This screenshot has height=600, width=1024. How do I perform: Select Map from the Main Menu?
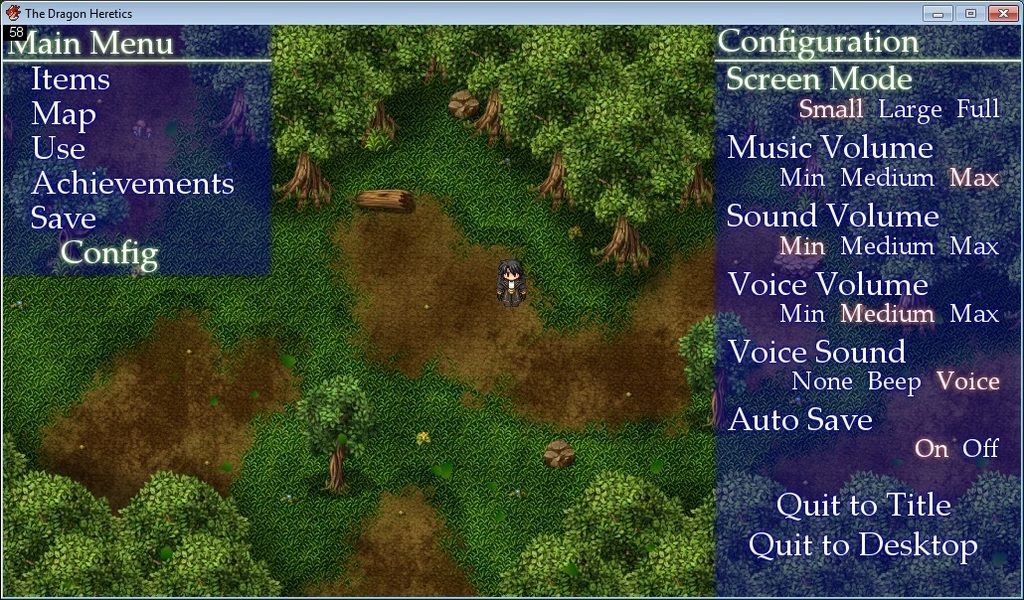click(63, 114)
